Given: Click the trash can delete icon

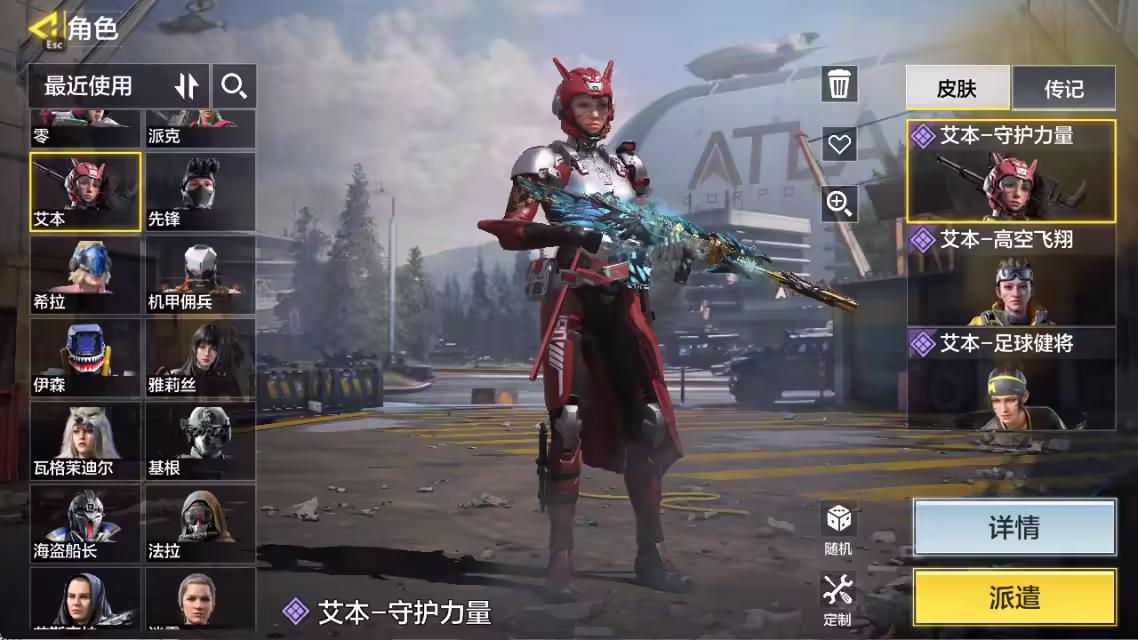Looking at the screenshot, I should (x=839, y=84).
